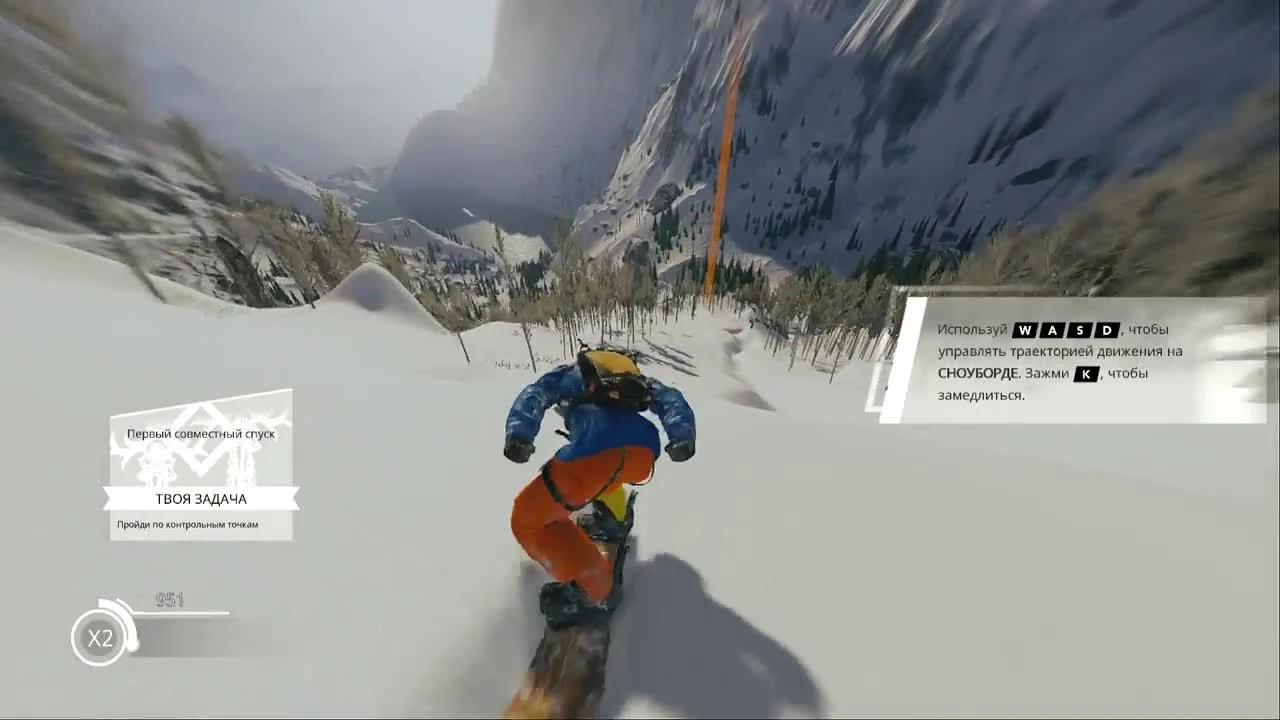
Task: Click the ТВОЯ ЗАДАЧА ribbon banner
Action: click(200, 497)
